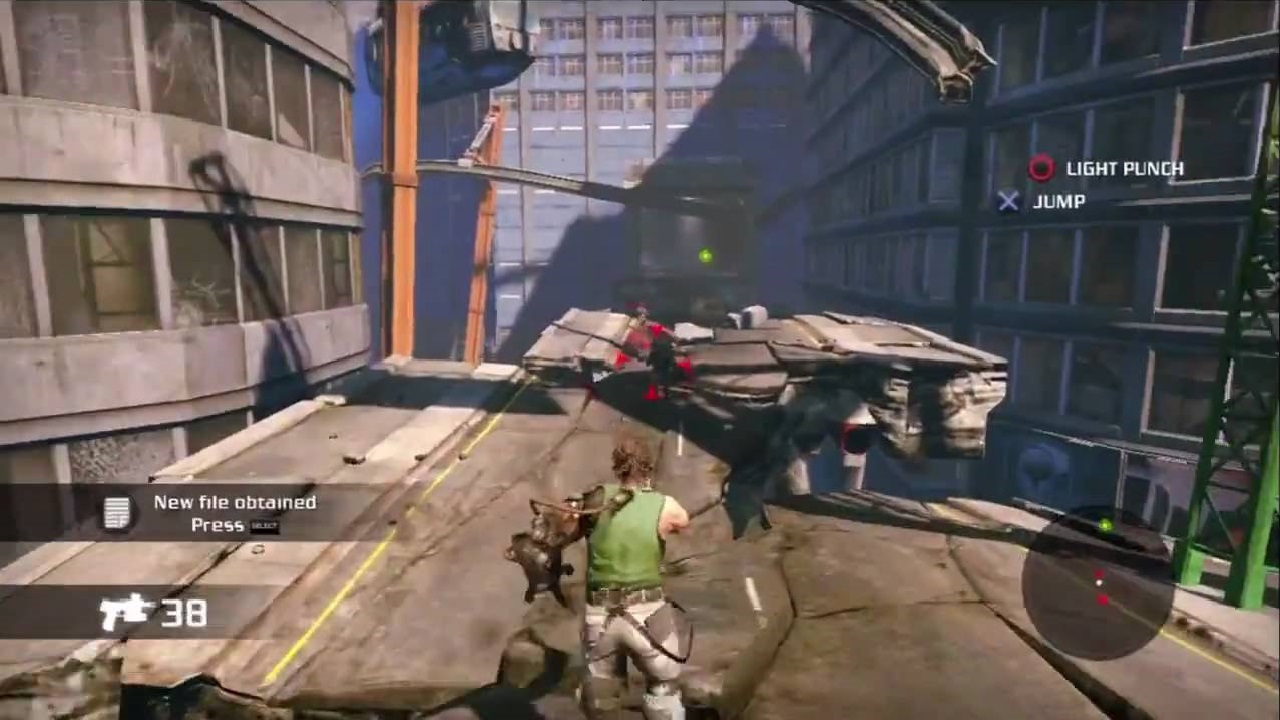Click the ammo counter showing 38

[184, 612]
